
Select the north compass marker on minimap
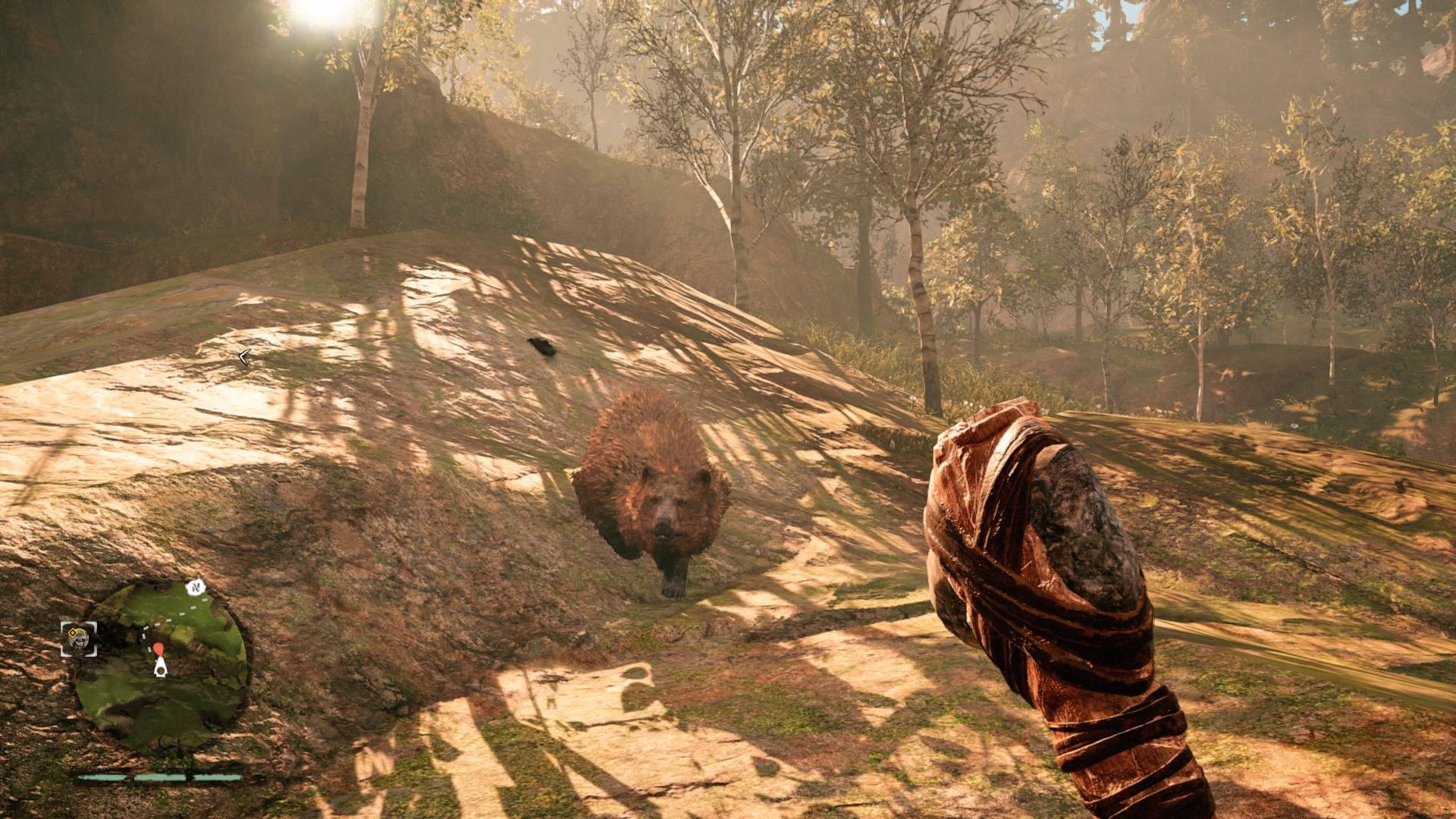[197, 587]
